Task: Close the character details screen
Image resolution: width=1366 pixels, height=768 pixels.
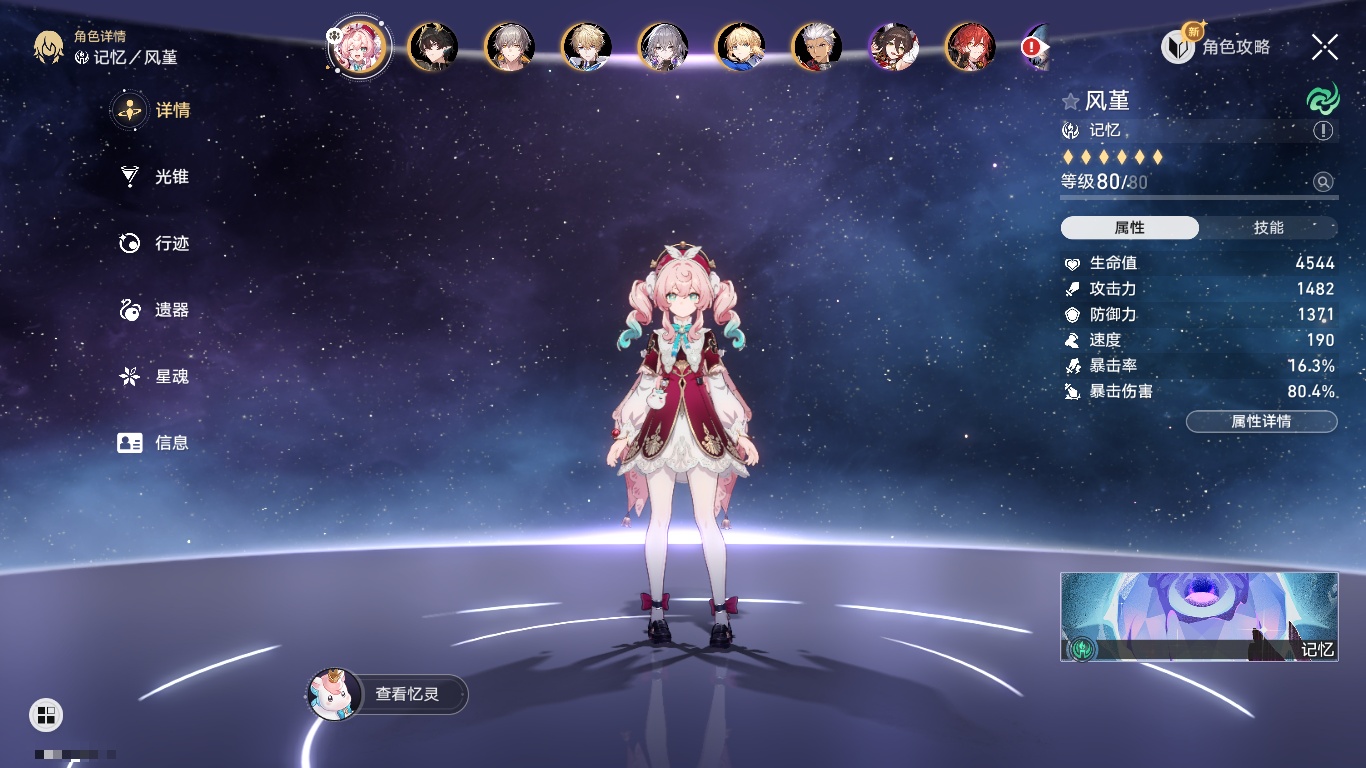Action: point(1325,47)
